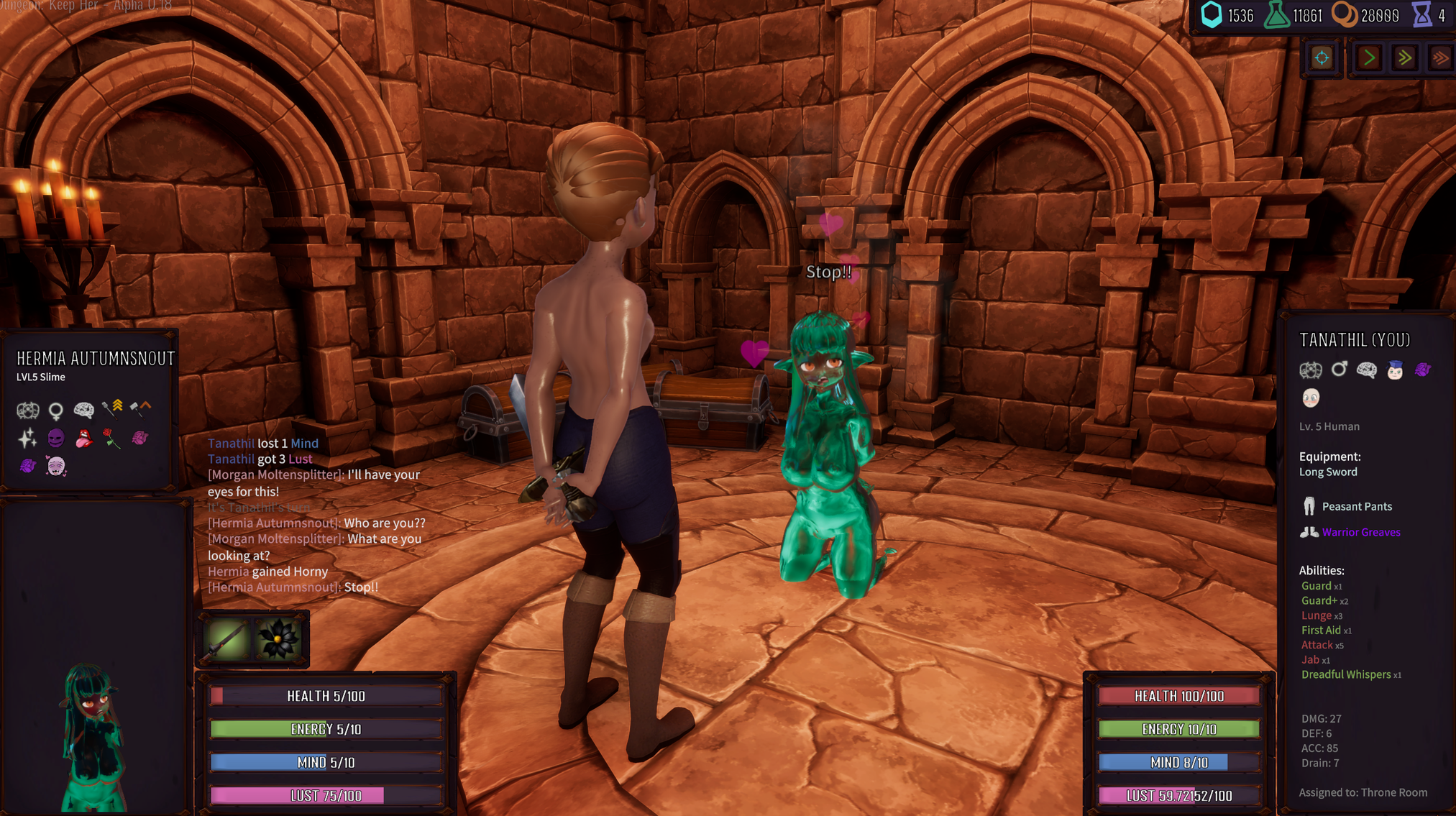The width and height of the screenshot is (1456, 816).
Task: Click the blushing Horny face status icon
Action: tap(57, 466)
